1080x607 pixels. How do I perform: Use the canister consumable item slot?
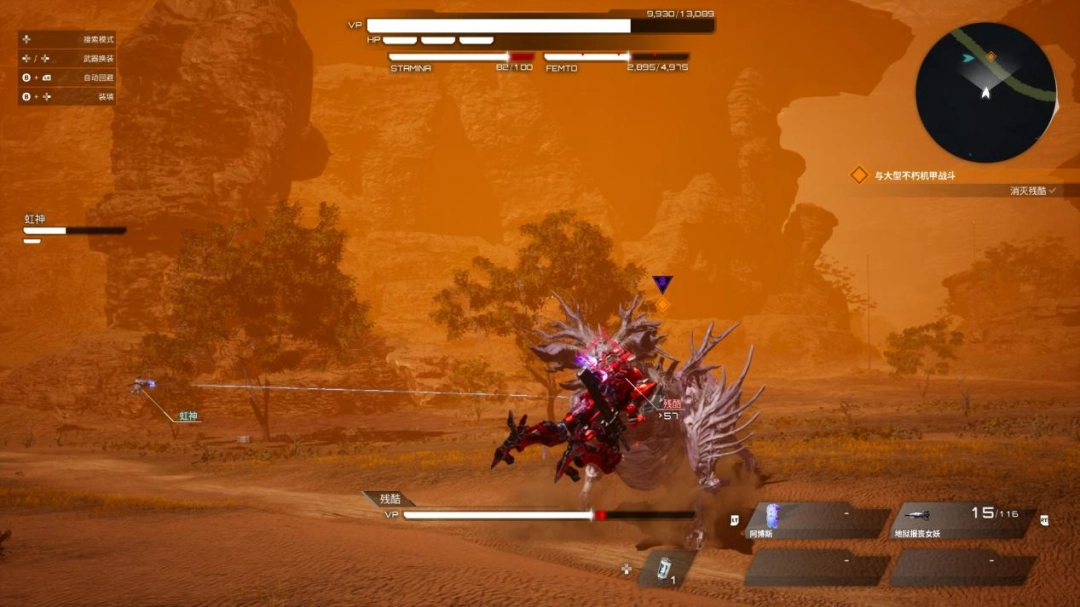pyautogui.click(x=665, y=568)
